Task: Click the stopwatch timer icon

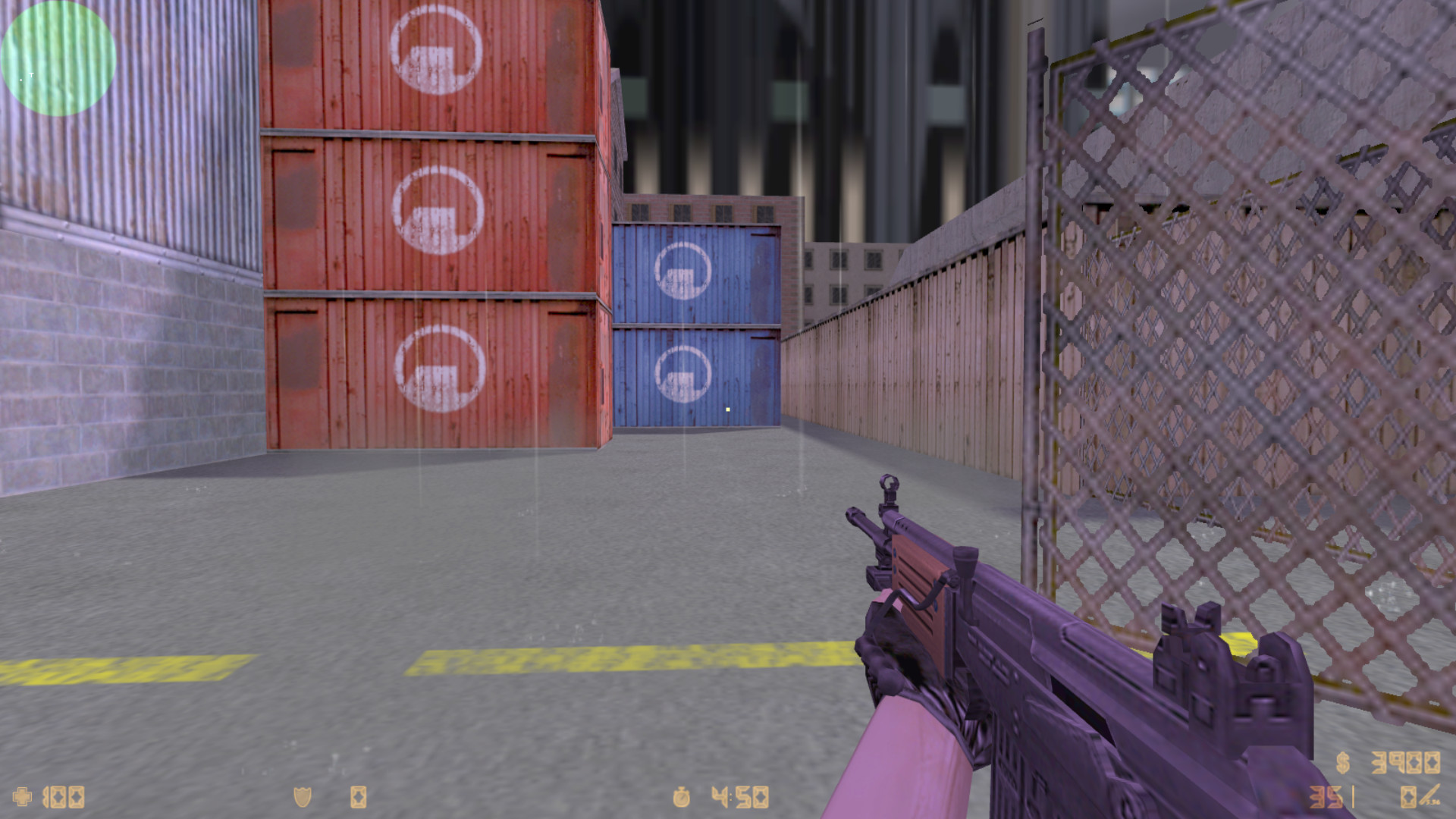Action: click(x=682, y=796)
